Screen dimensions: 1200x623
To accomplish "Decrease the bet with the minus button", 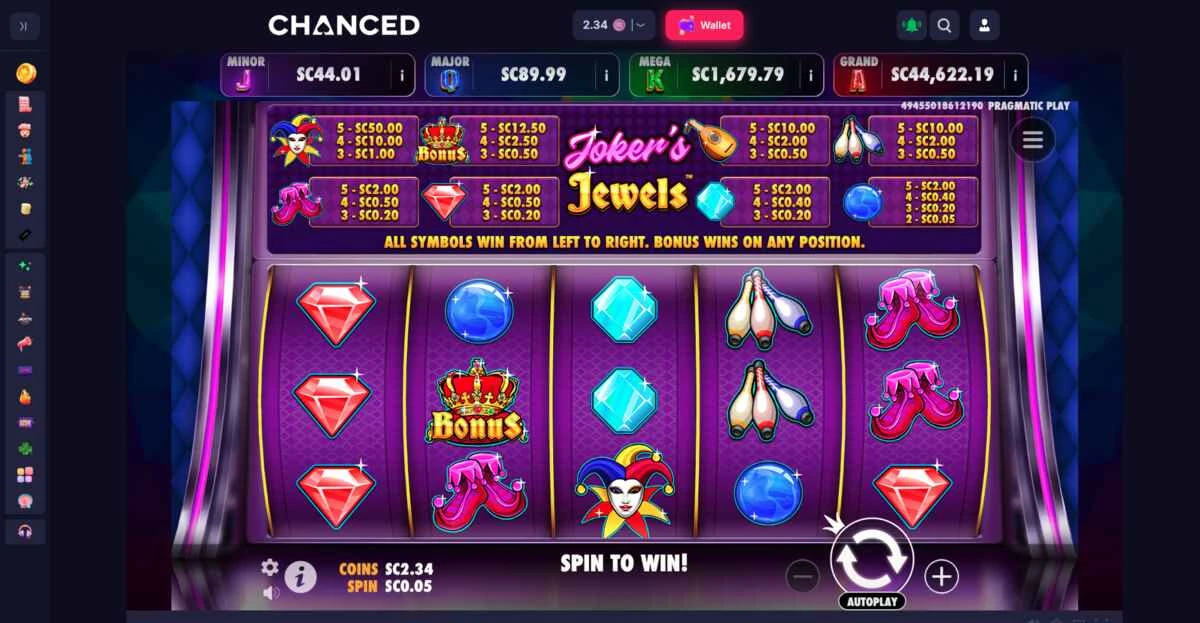I will pos(802,575).
